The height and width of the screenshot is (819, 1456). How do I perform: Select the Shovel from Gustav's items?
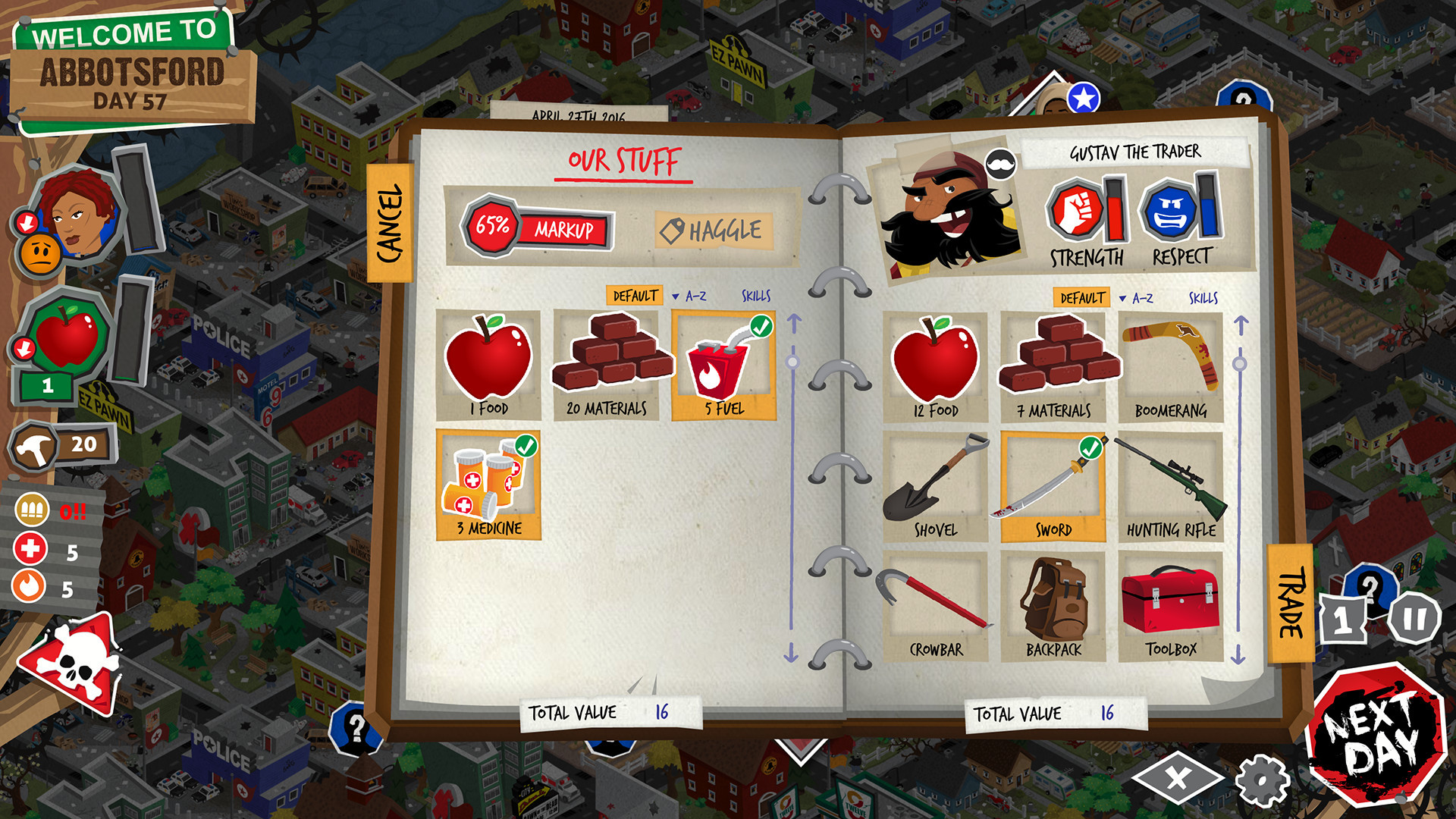click(937, 478)
